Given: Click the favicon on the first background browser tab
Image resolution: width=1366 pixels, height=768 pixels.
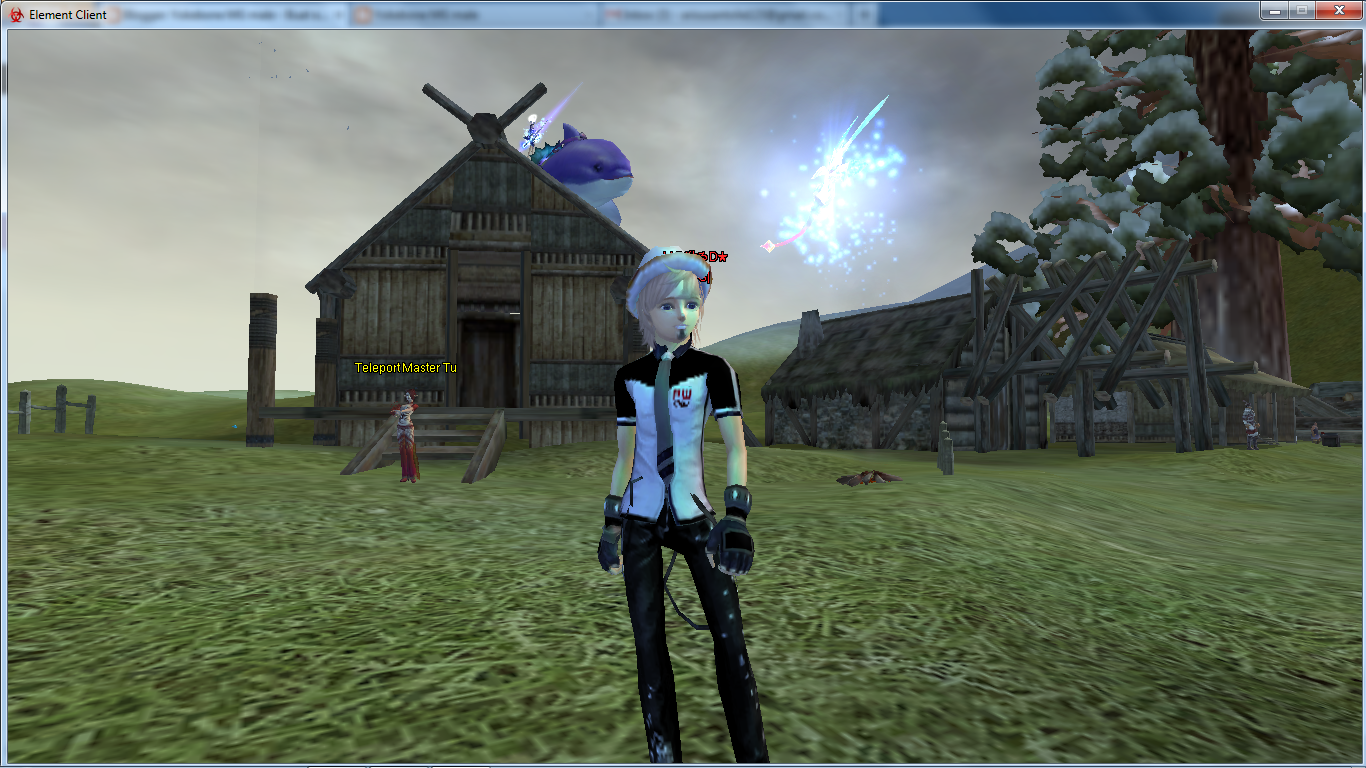Looking at the screenshot, I should click(x=117, y=13).
